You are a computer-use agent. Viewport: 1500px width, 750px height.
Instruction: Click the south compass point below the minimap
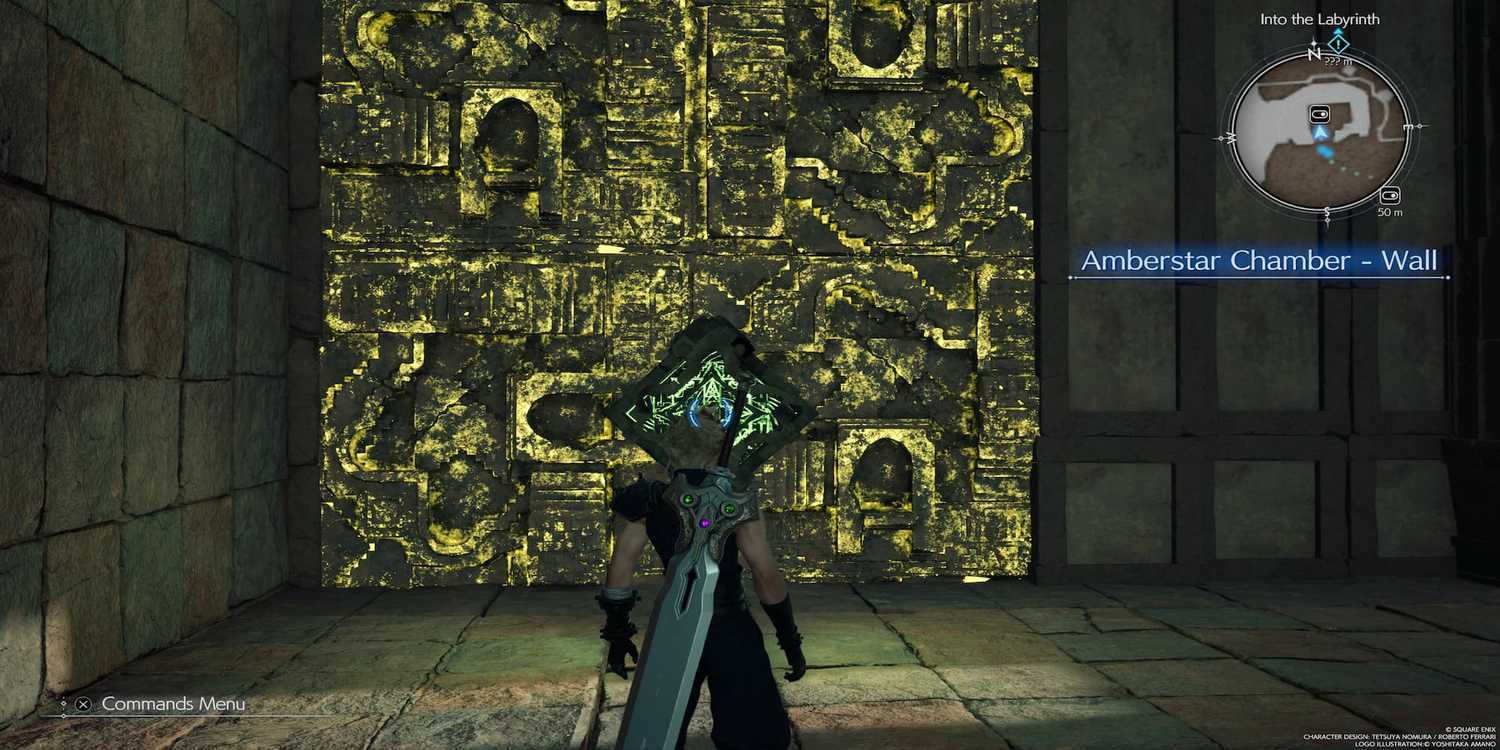point(1327,211)
